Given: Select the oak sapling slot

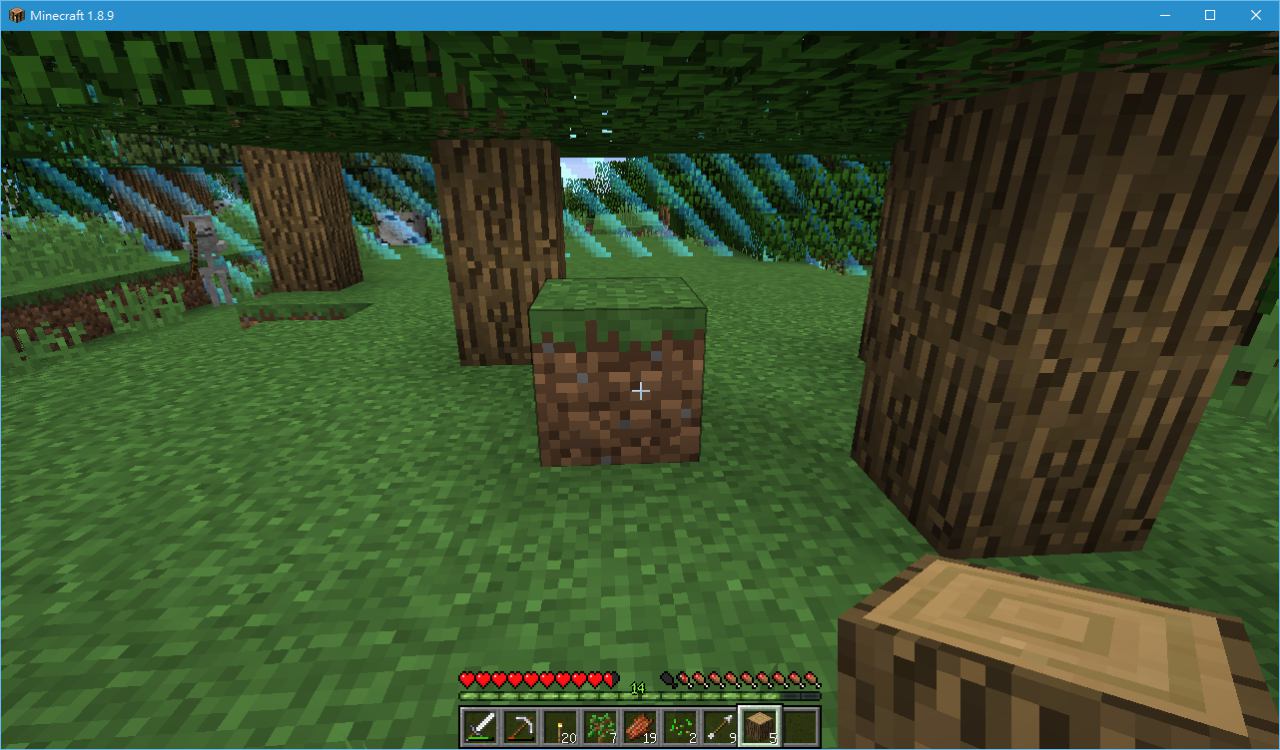Looking at the screenshot, I should [x=600, y=725].
